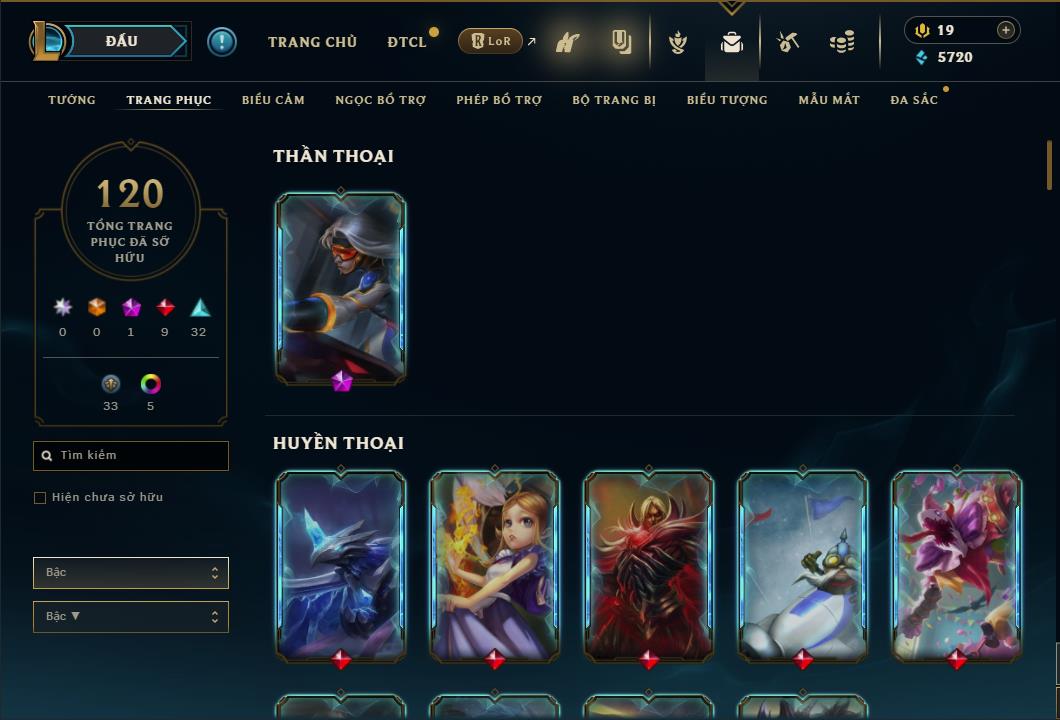Switch to the BIỂU TƯỢNG tab
This screenshot has height=720, width=1060.
tap(727, 100)
